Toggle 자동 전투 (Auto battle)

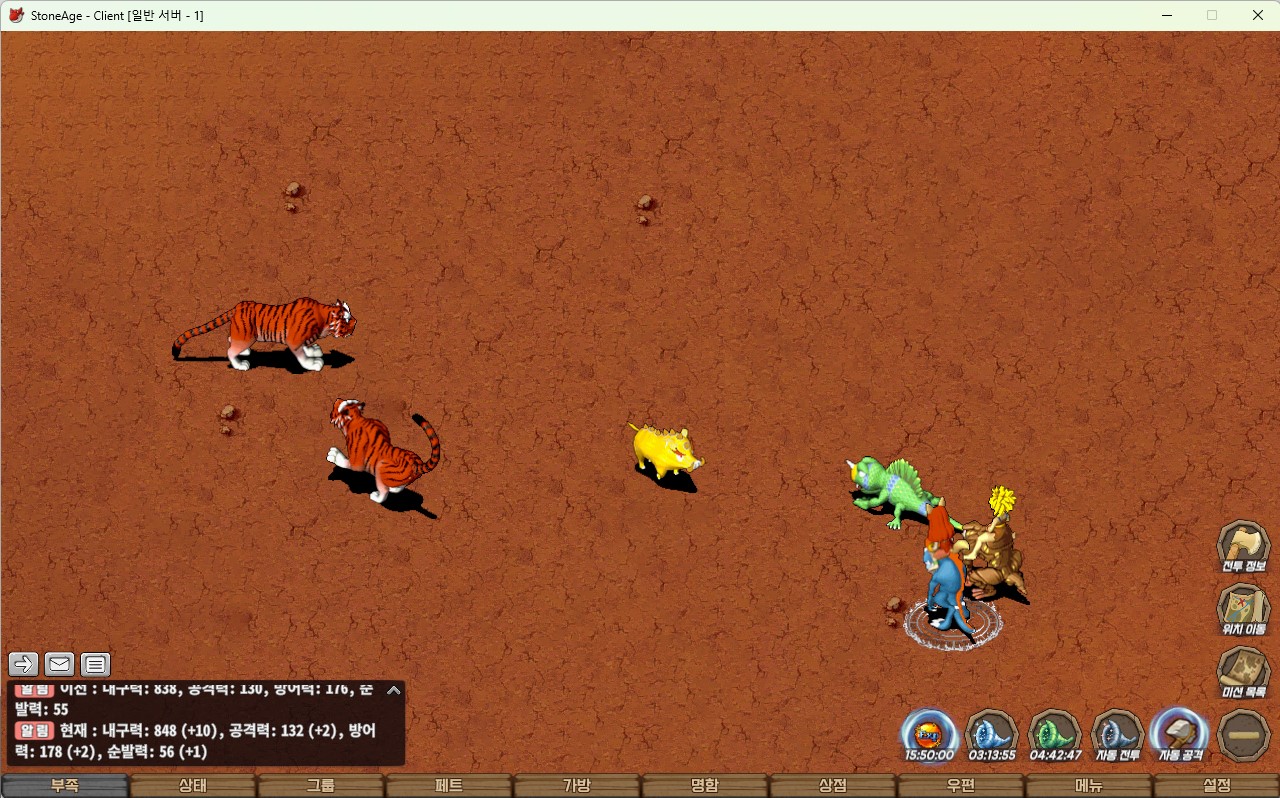click(1118, 735)
